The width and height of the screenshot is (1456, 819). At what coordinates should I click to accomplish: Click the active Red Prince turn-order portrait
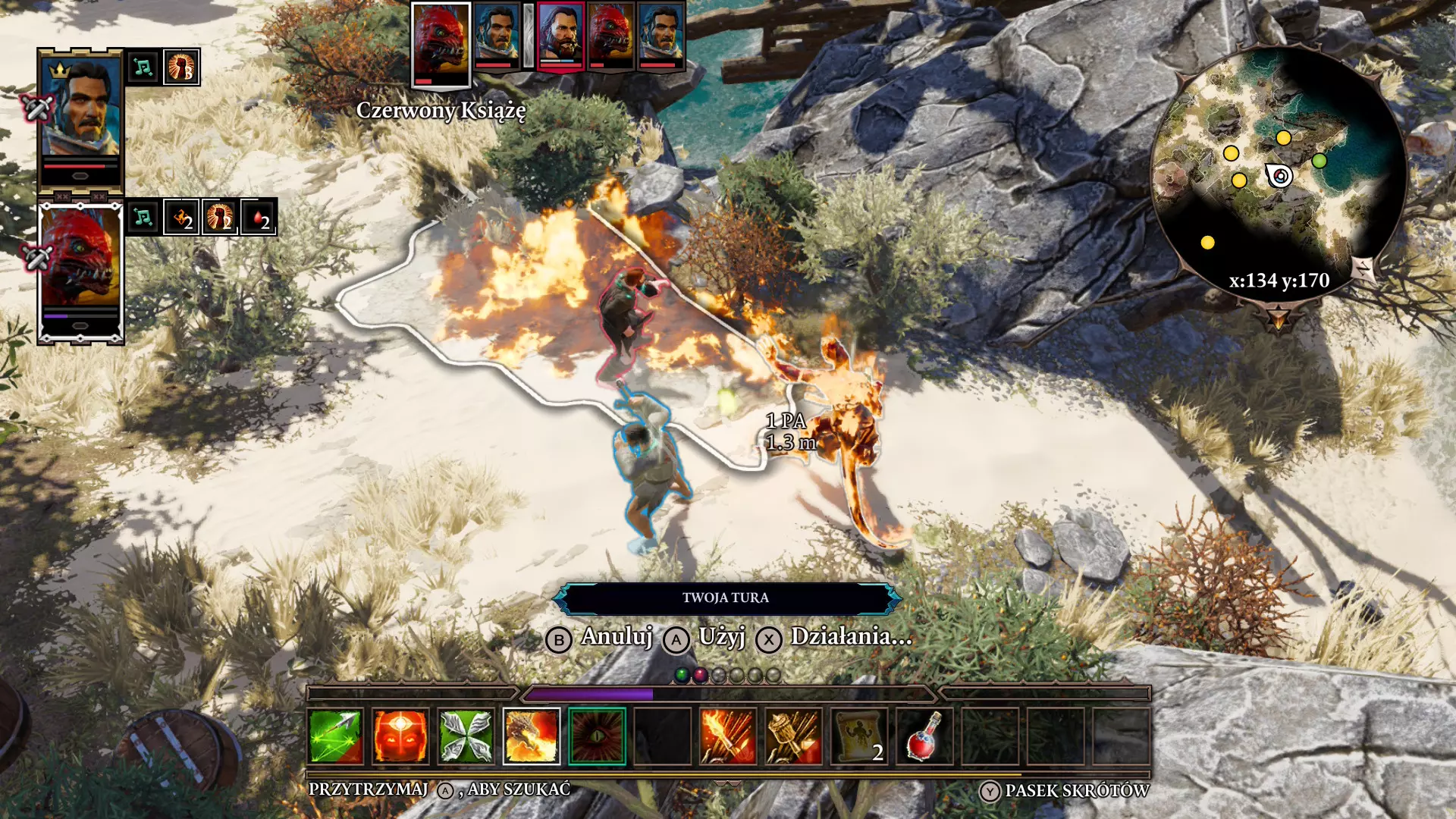(441, 42)
